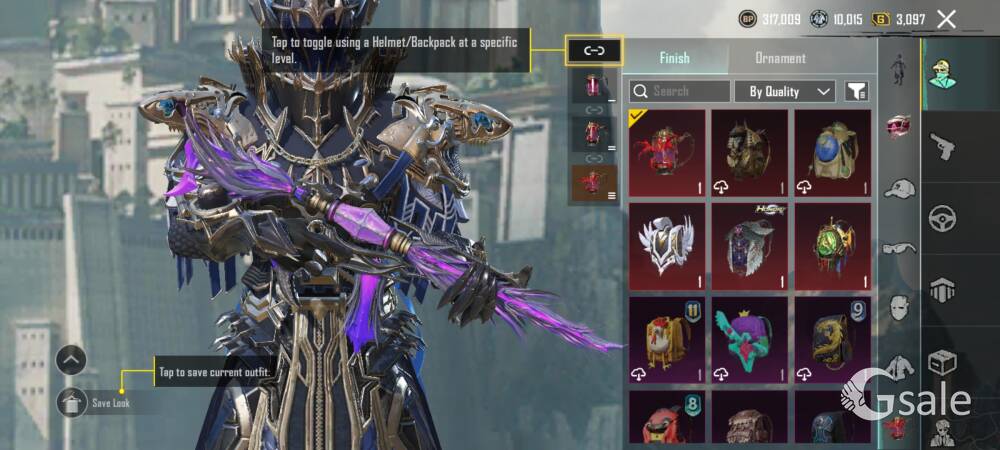Pick the silver winged shield backpack
The width and height of the screenshot is (1000, 450).
667,246
